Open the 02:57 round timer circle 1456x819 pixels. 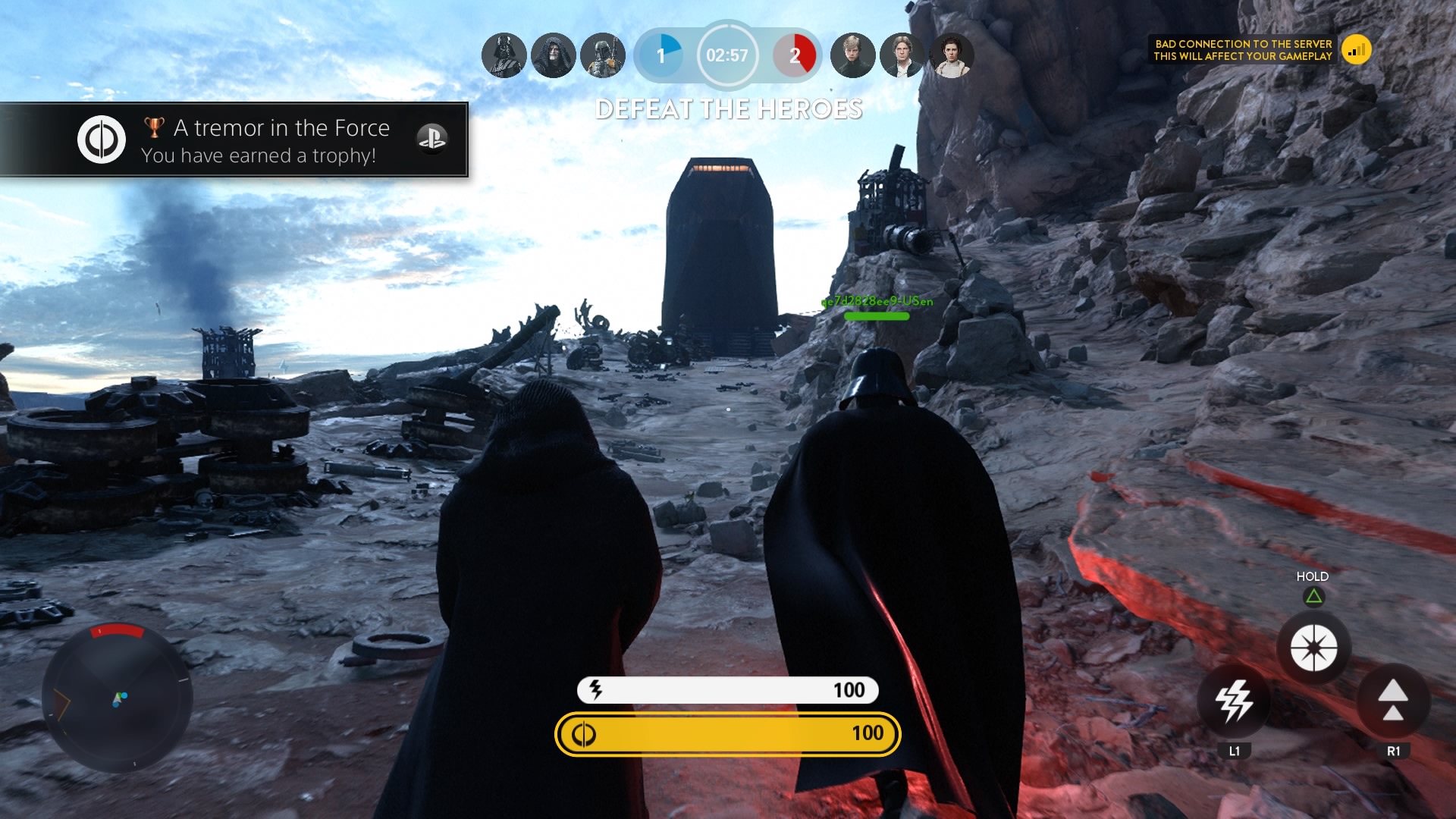726,55
